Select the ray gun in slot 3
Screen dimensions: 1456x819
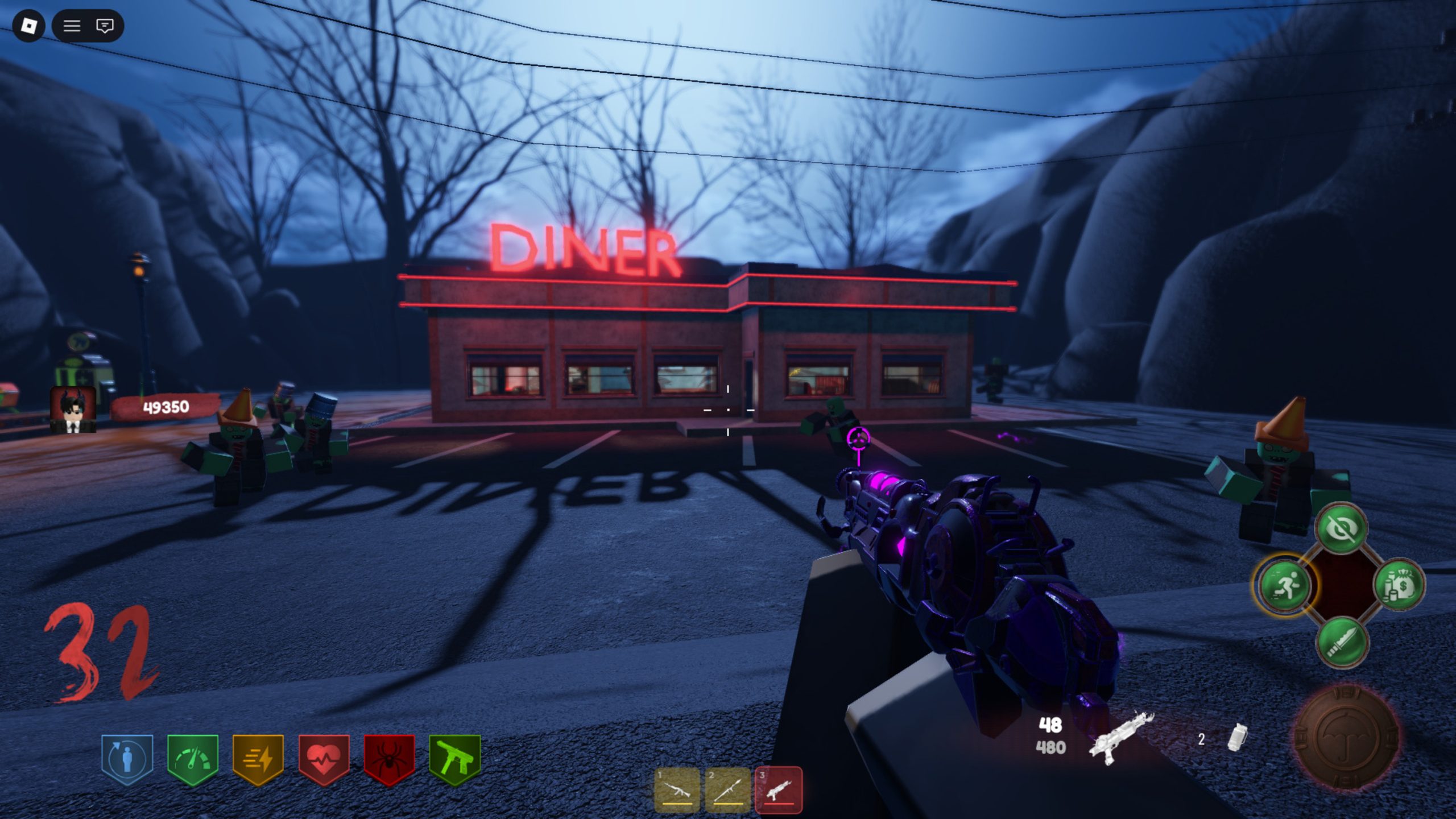coord(778,790)
